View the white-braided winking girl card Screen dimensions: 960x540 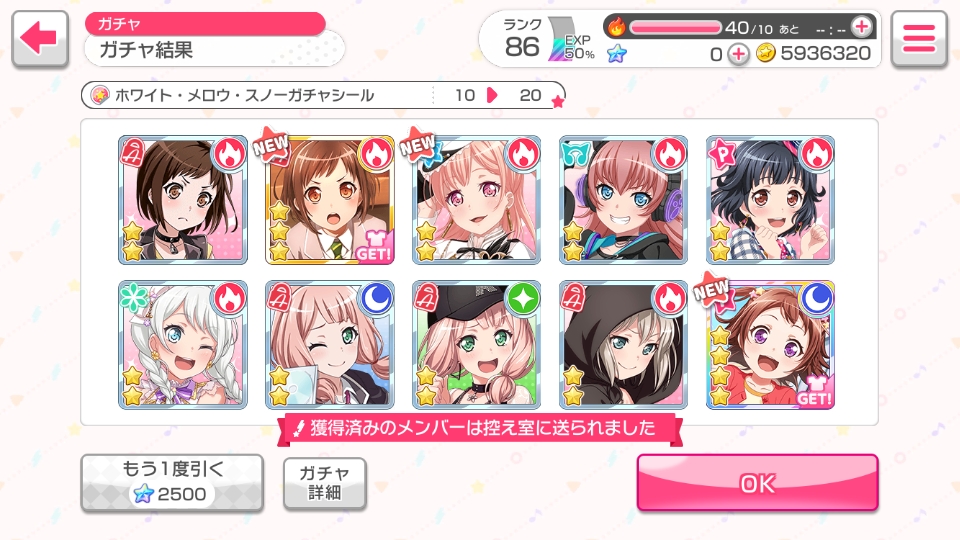182,345
